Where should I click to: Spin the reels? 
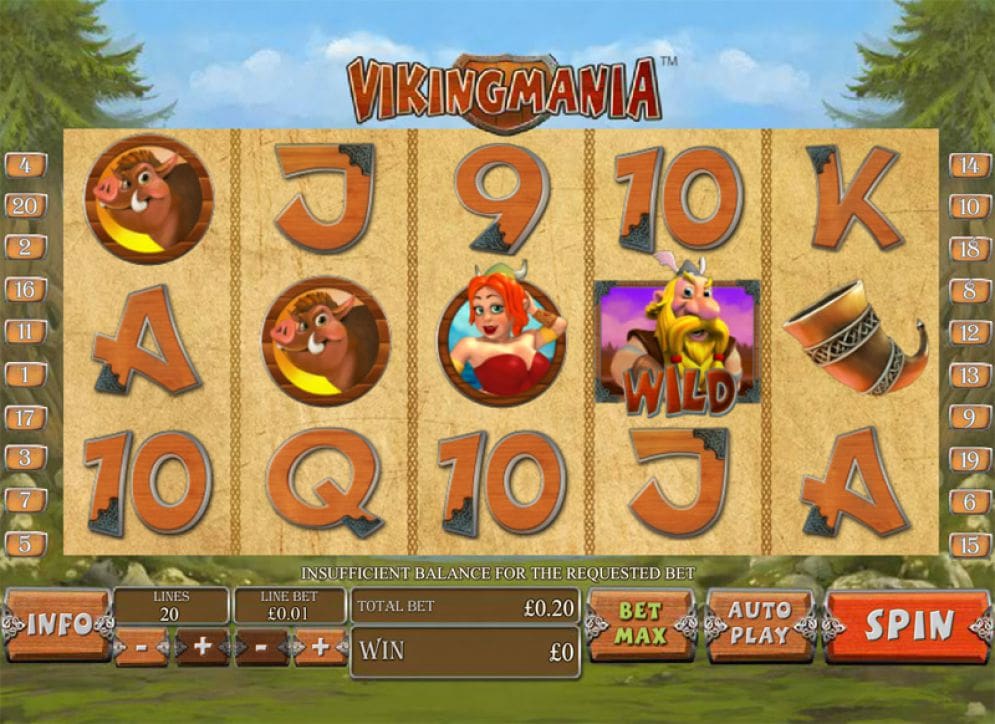[908, 626]
